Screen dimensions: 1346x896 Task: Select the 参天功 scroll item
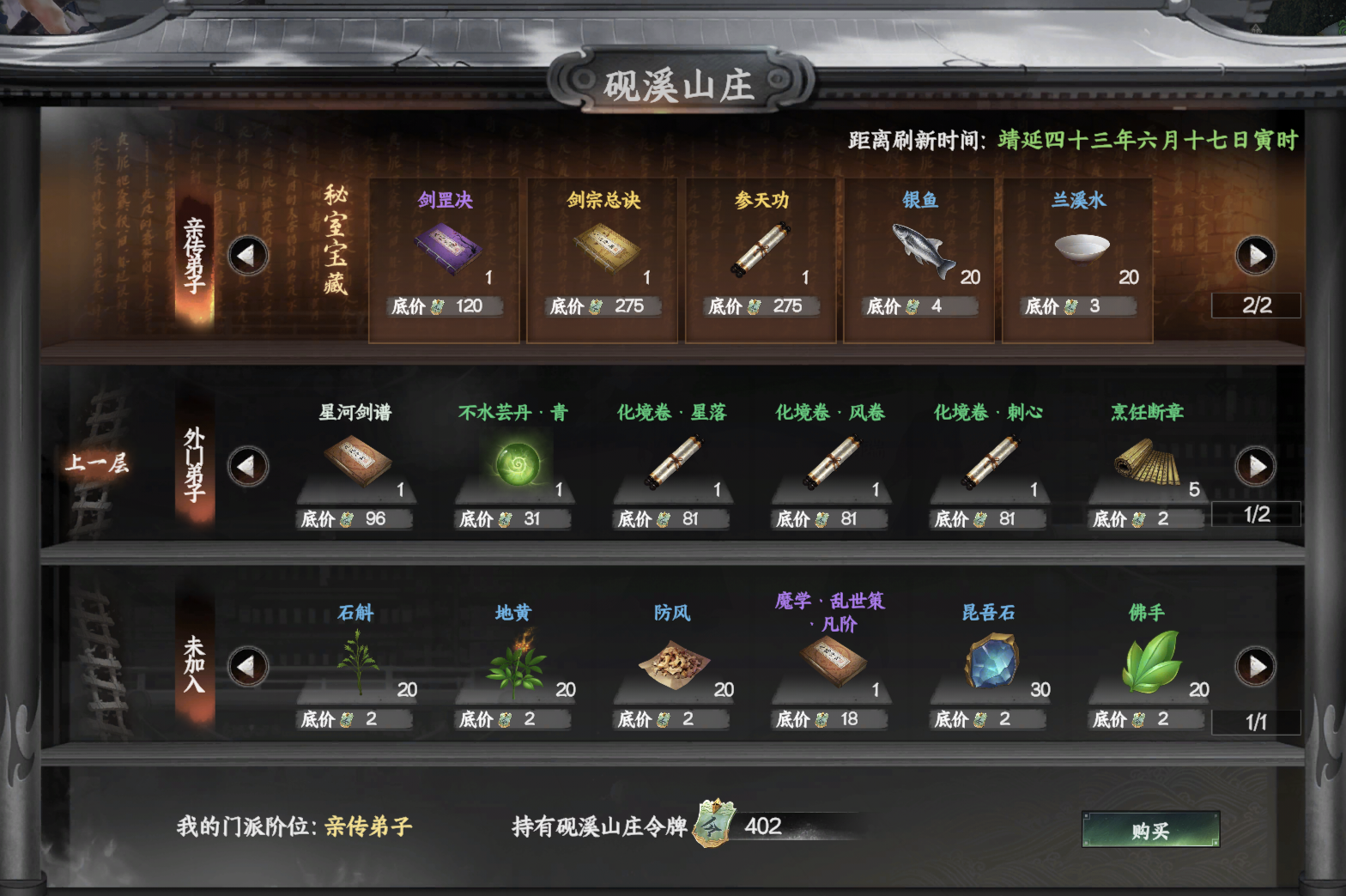[759, 249]
